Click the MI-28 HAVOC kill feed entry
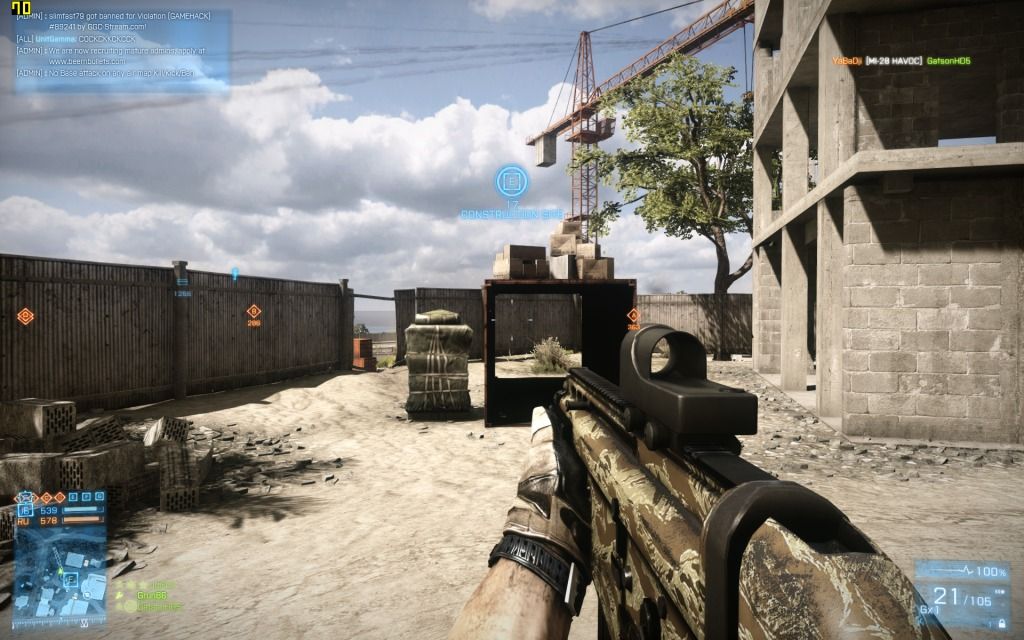The width and height of the screenshot is (1024, 640). point(901,61)
